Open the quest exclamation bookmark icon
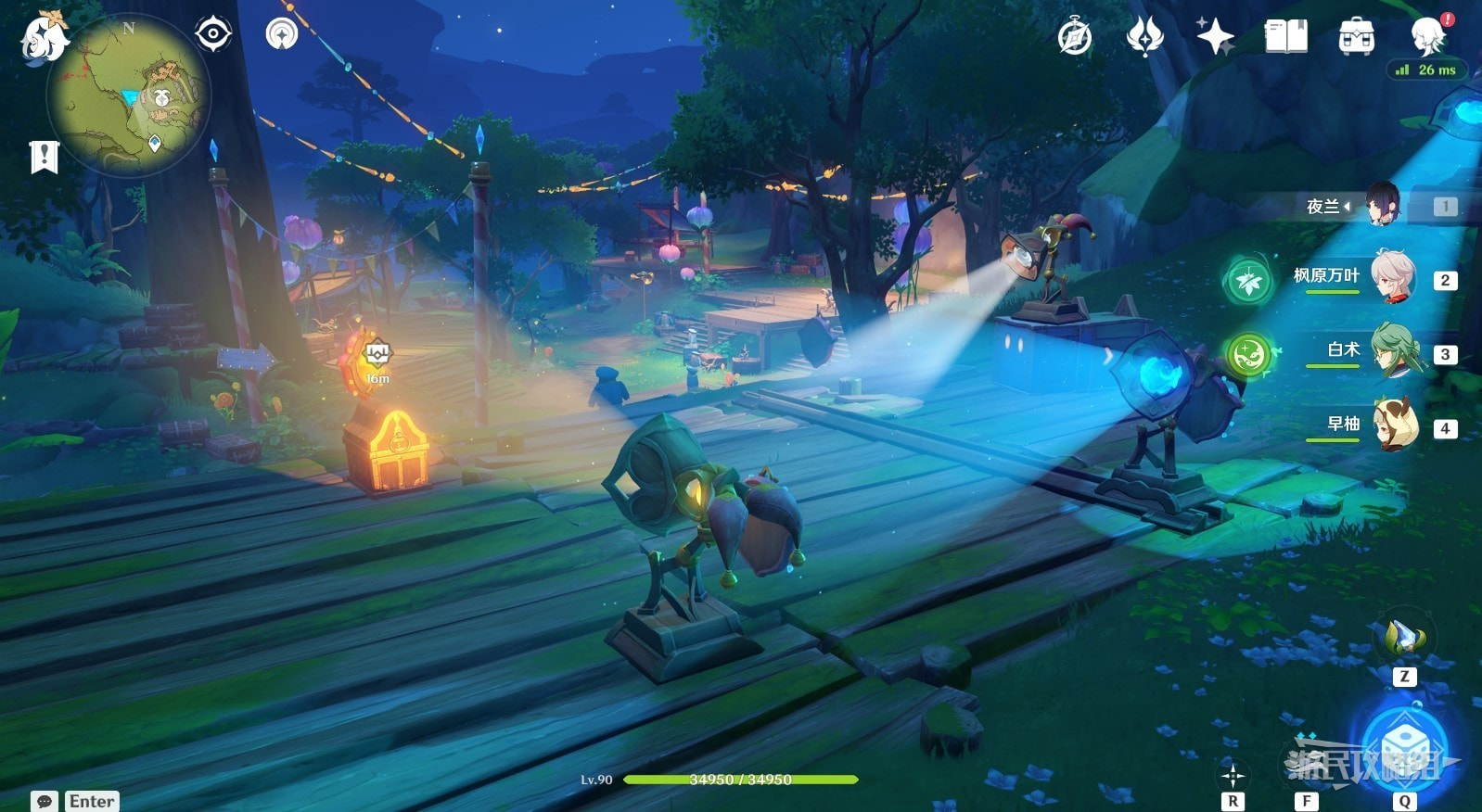1482x812 pixels. tap(44, 157)
